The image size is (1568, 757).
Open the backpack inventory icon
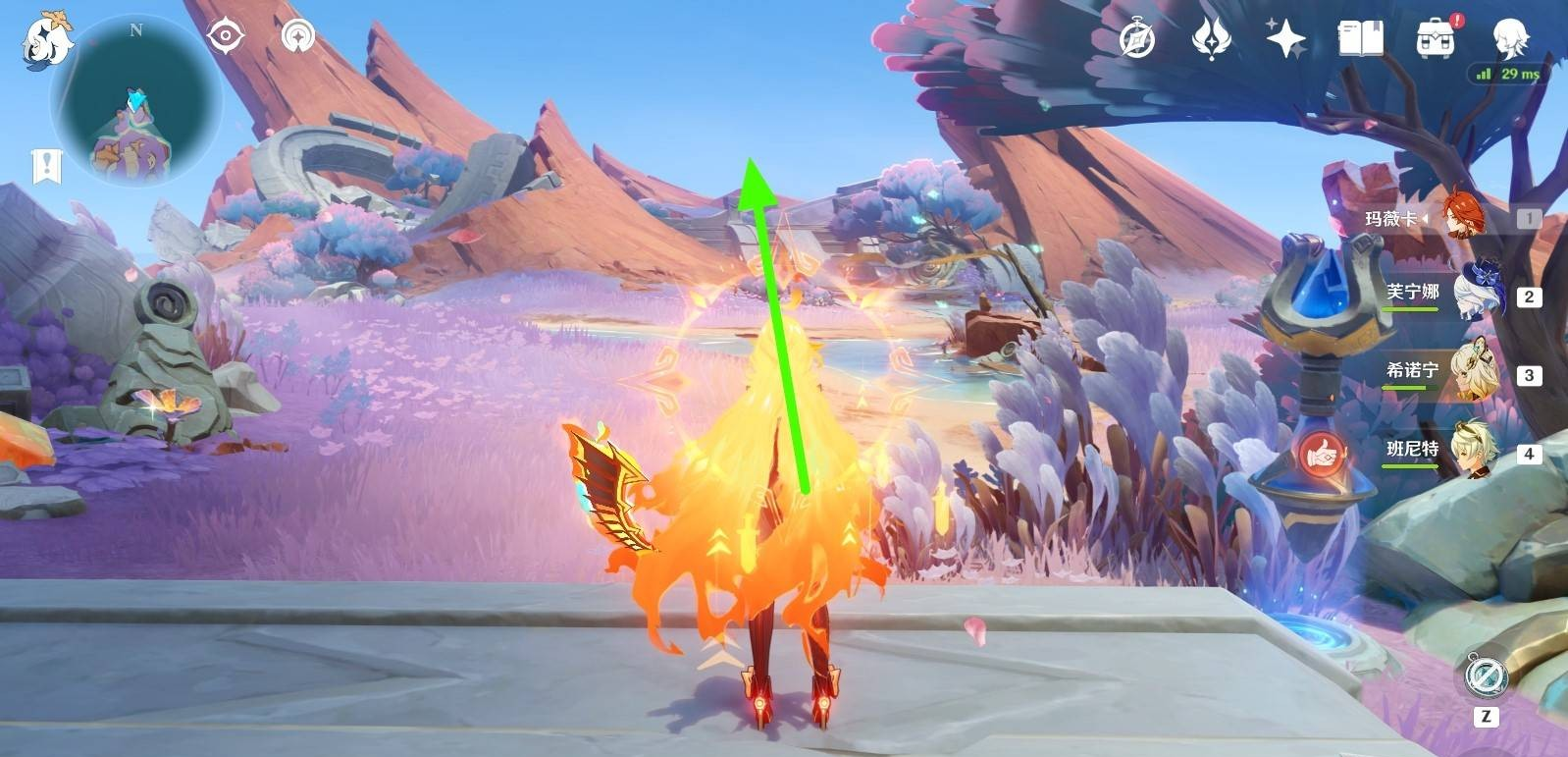1435,40
